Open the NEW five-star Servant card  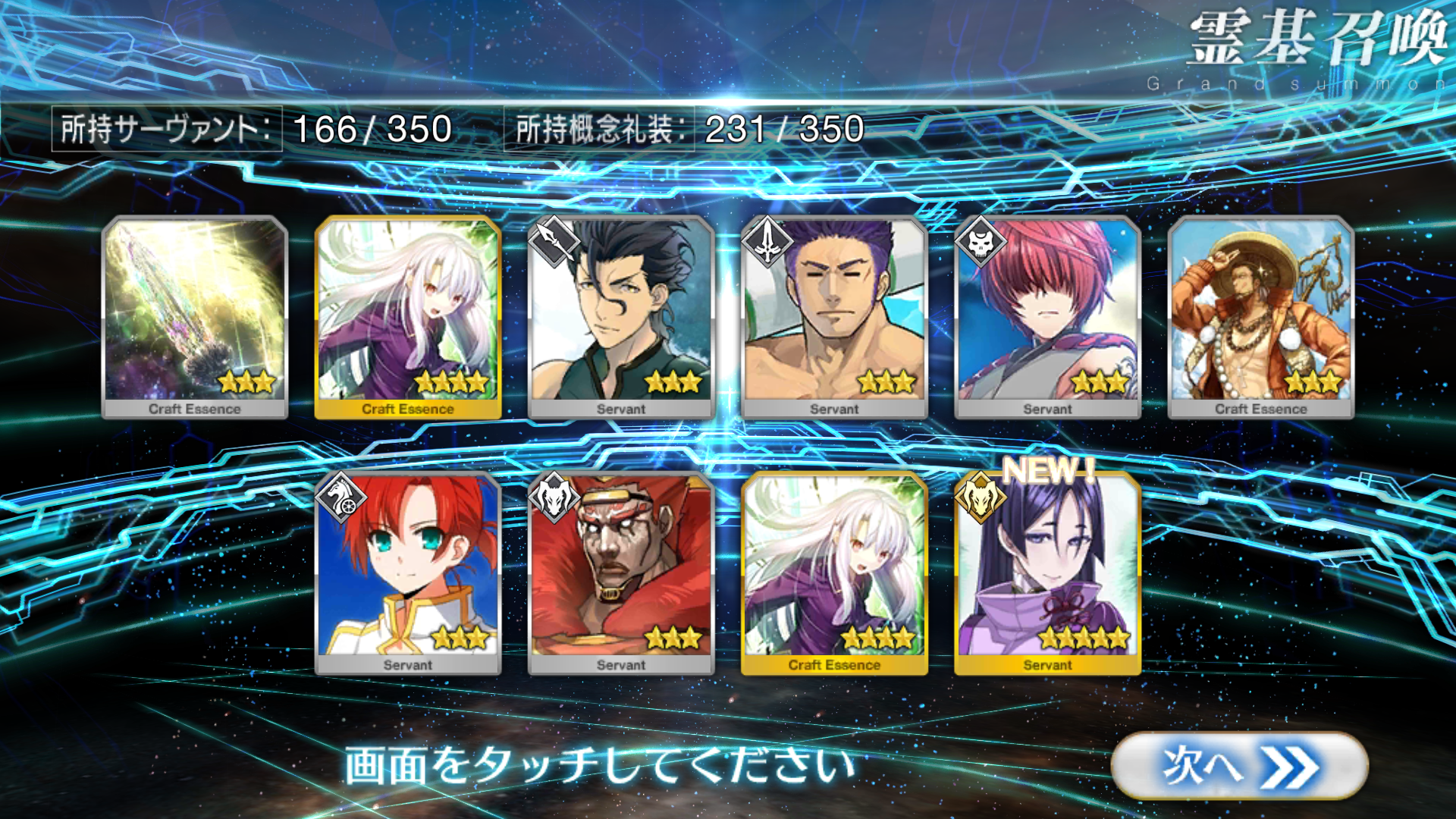(1047, 573)
